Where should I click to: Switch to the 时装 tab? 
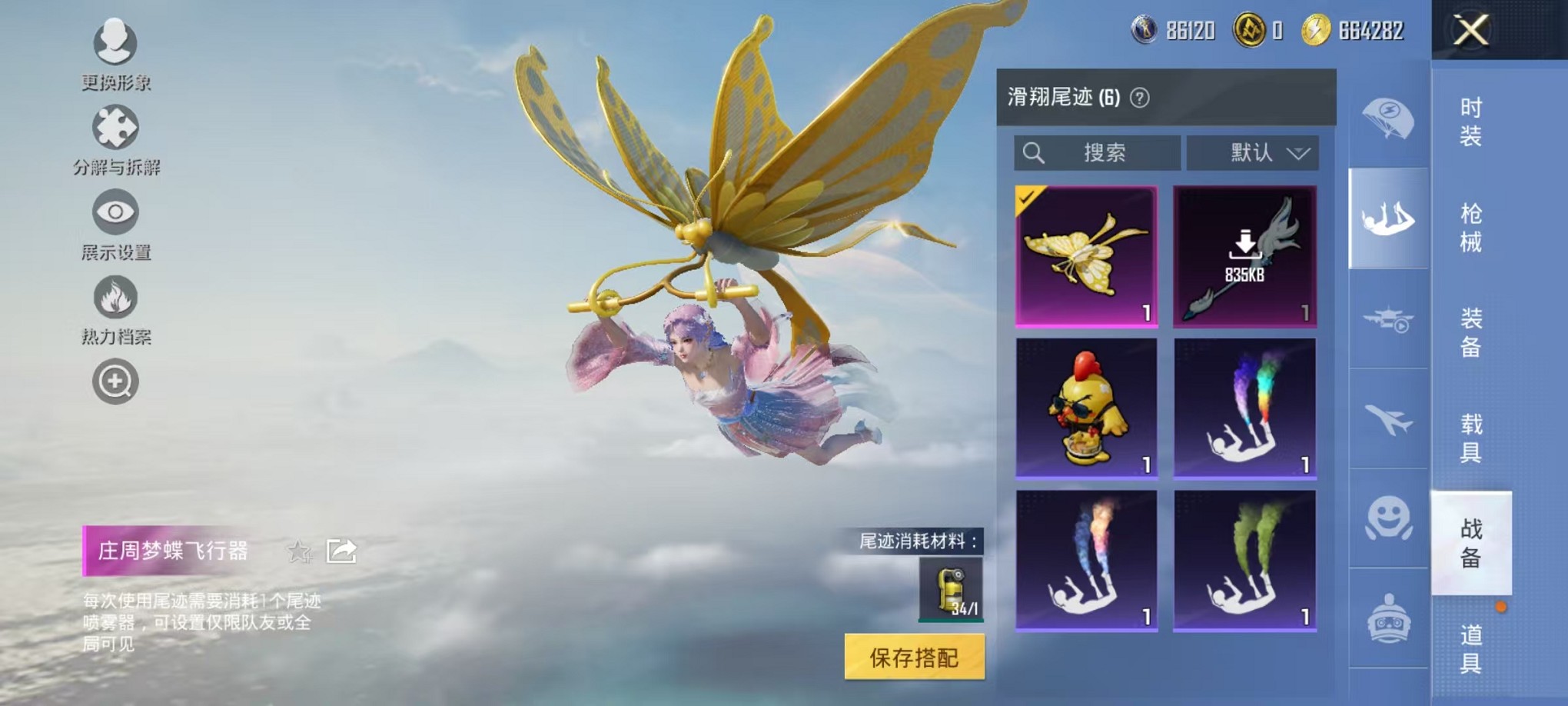pos(1470,123)
